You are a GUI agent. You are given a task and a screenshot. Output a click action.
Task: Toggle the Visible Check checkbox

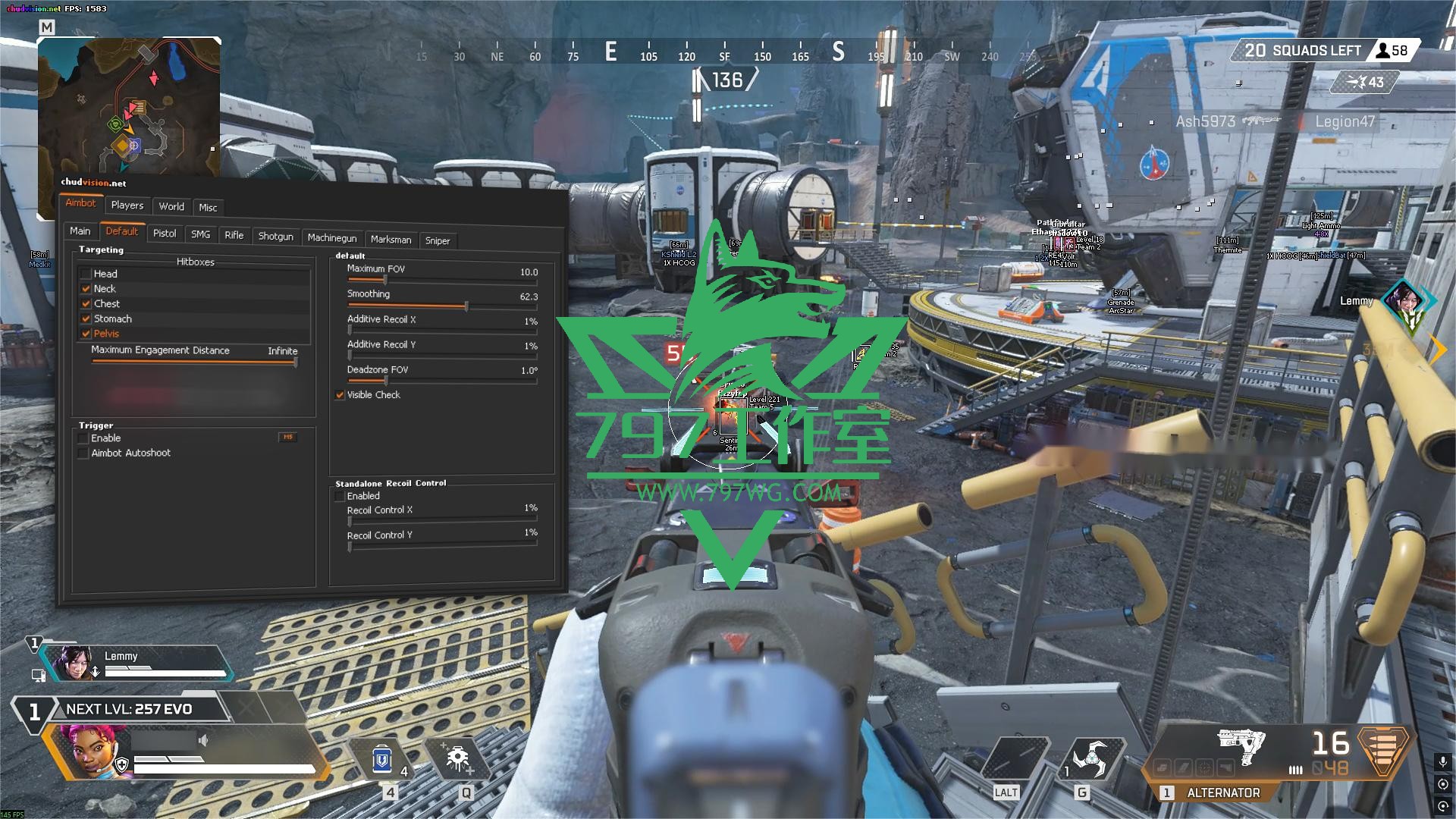(340, 395)
